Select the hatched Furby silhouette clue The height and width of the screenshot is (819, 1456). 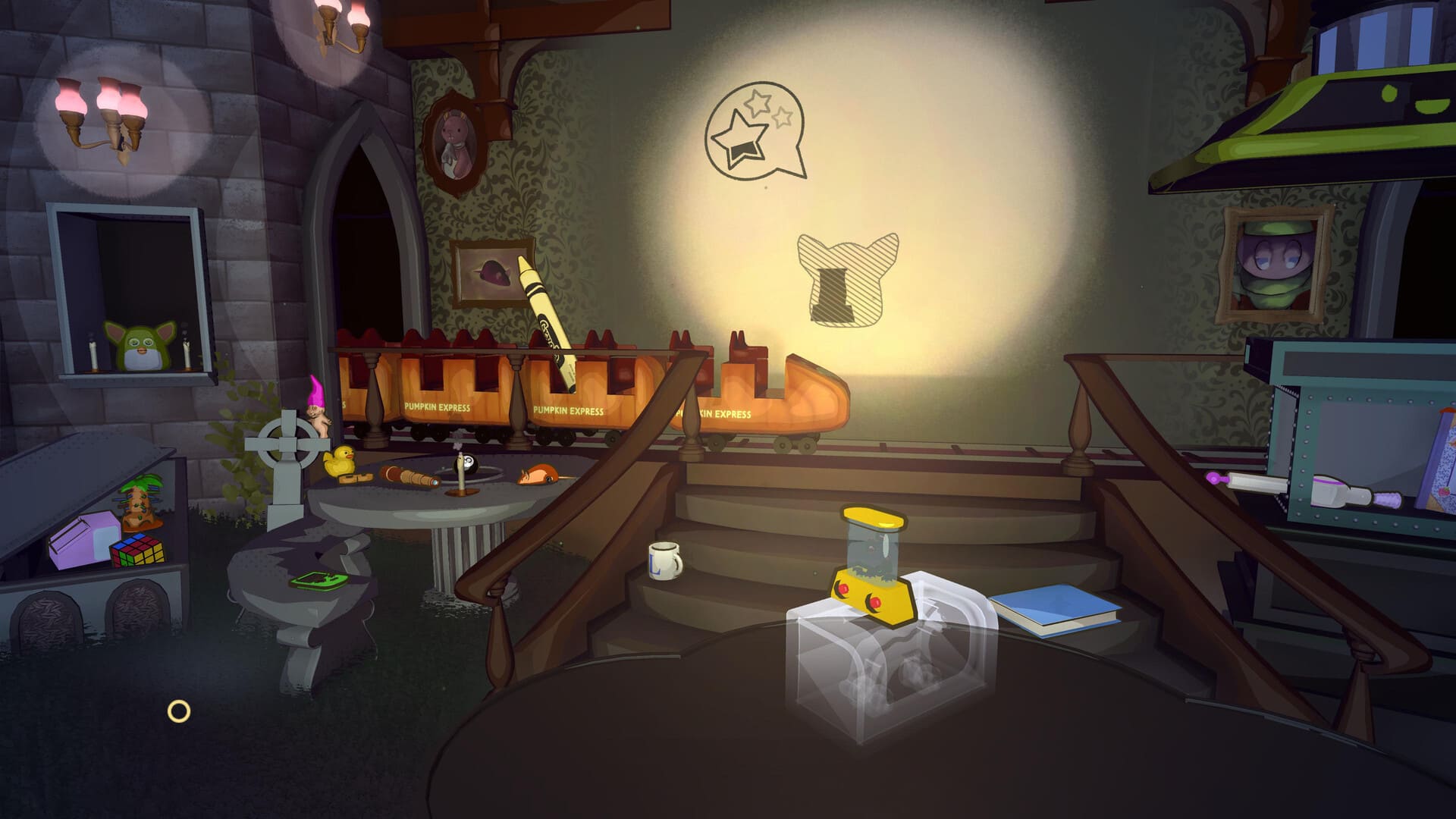848,279
